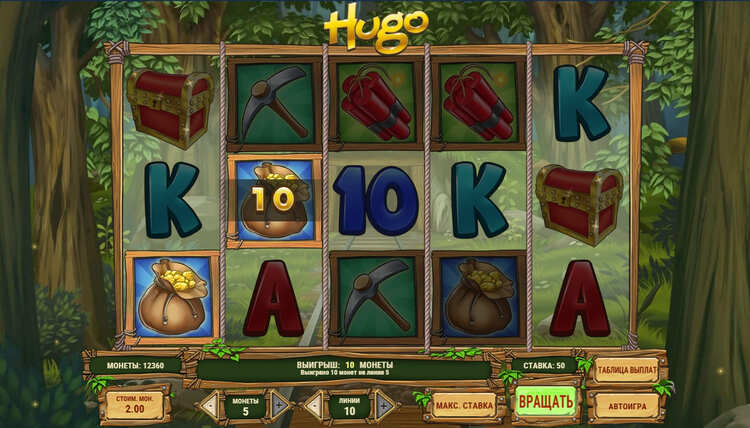Open the ТАБЛИЦА ВЫПЛАТ paytable
Image resolution: width=750 pixels, height=428 pixels.
pyautogui.click(x=627, y=371)
